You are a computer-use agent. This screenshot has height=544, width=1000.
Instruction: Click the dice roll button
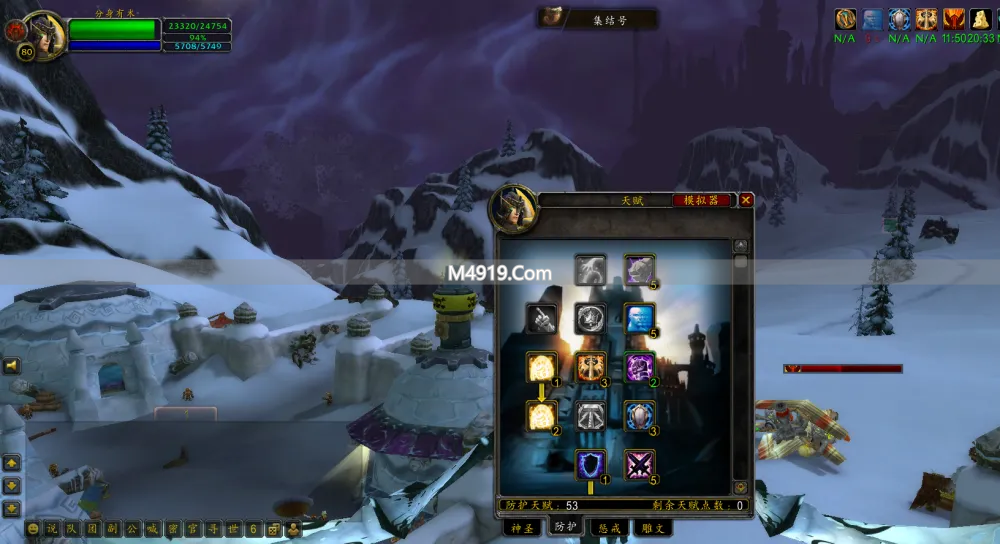pos(272,529)
